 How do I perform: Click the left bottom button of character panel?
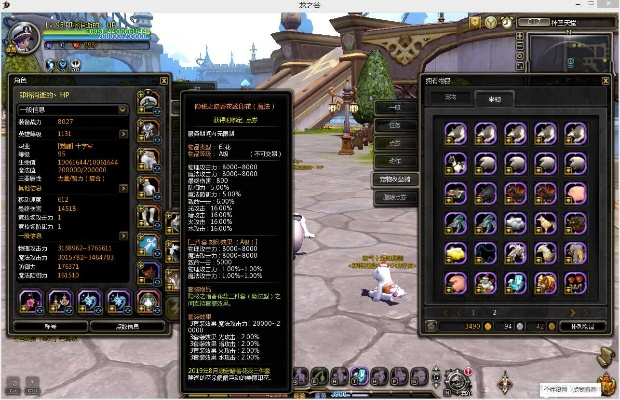(x=46, y=325)
